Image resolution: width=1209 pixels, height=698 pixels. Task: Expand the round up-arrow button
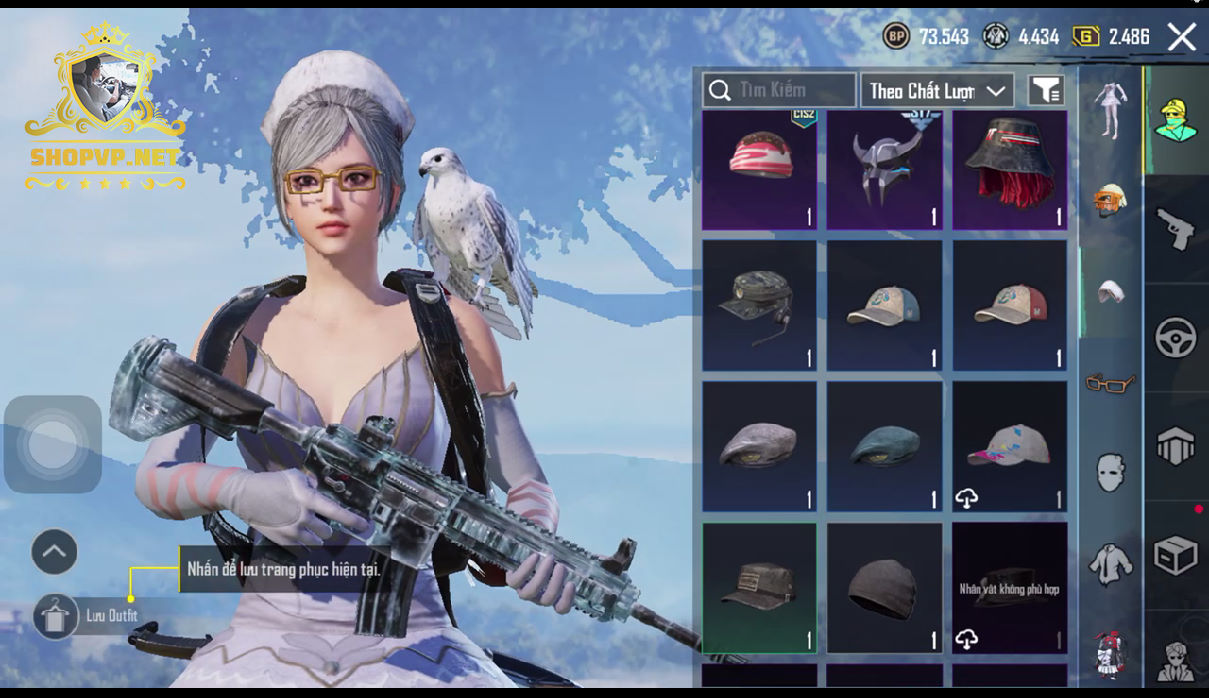click(54, 551)
